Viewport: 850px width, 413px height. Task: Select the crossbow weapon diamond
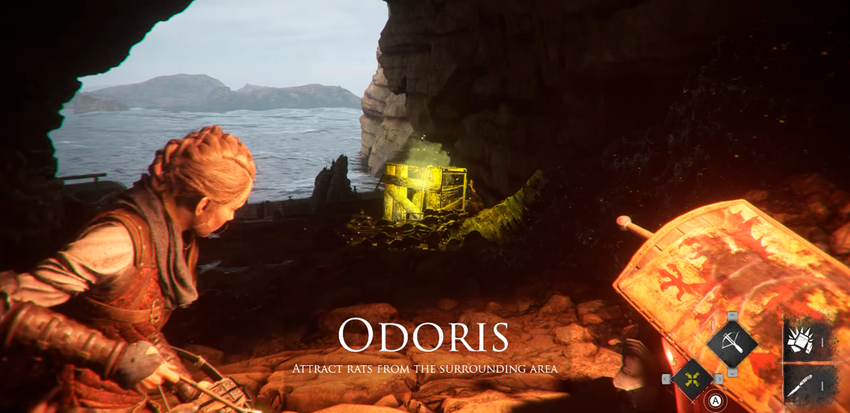tap(732, 344)
